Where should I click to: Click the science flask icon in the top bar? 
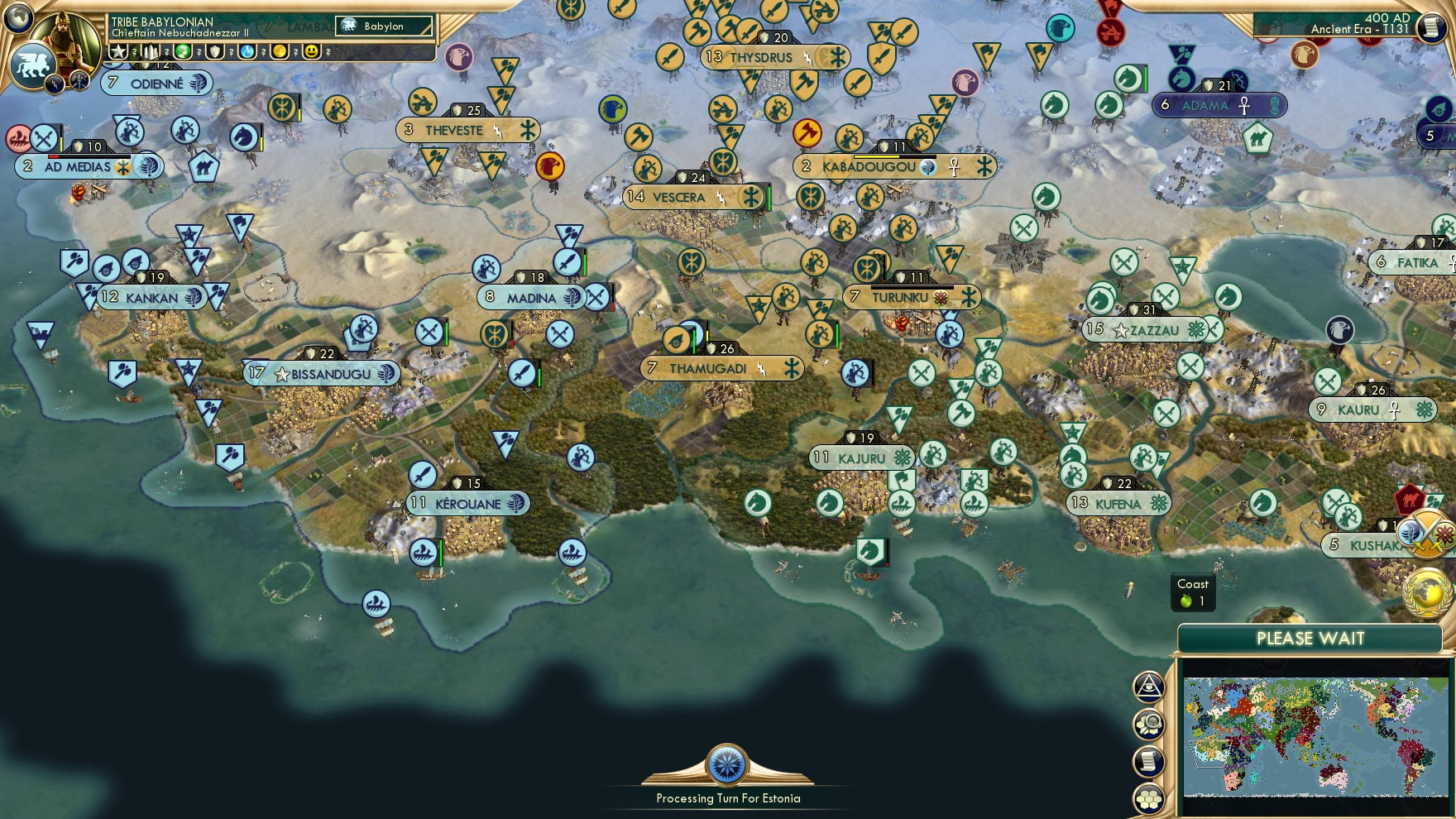coord(246,54)
